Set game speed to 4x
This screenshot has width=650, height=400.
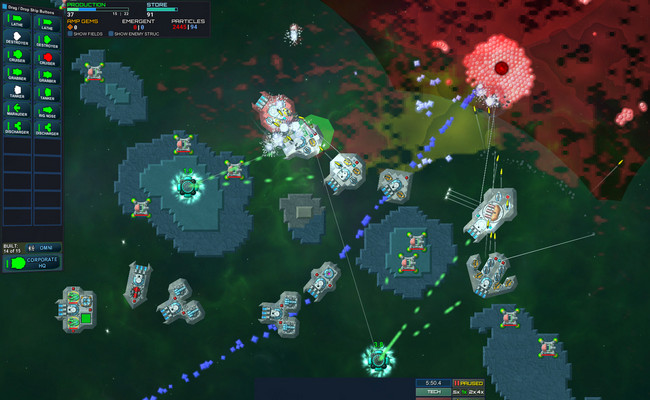point(480,392)
